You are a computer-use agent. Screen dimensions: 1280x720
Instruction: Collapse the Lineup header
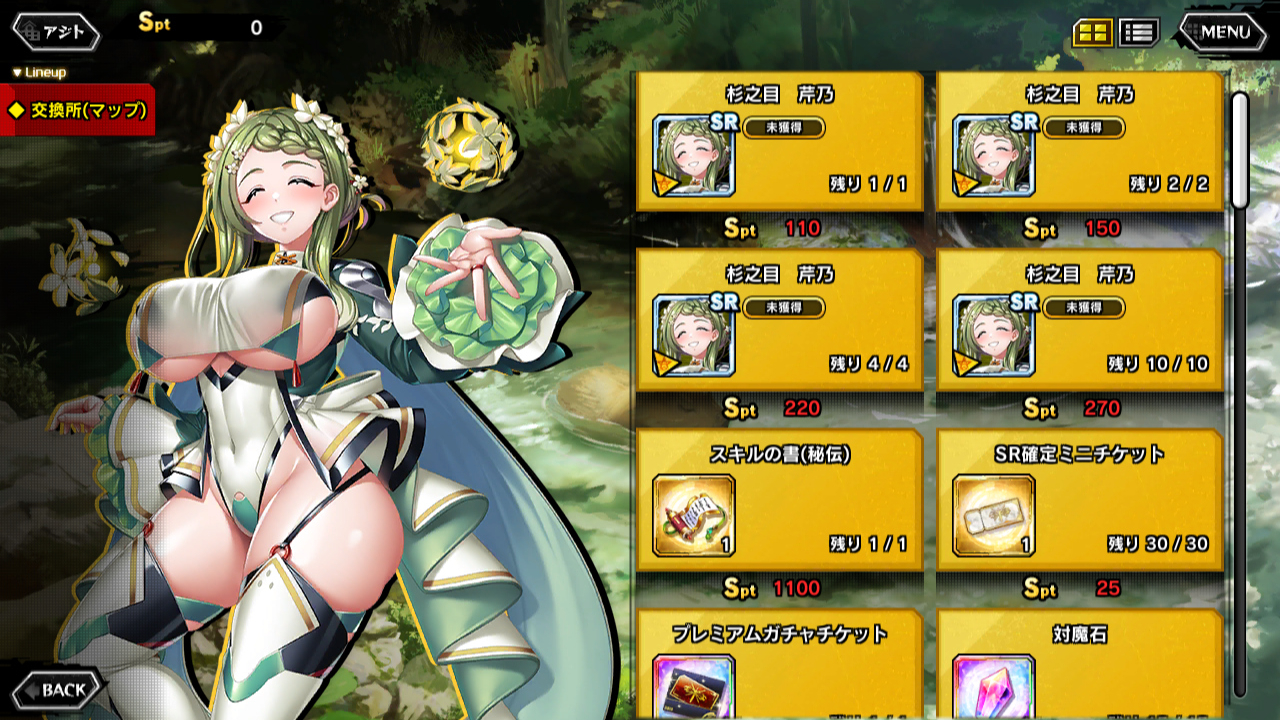tap(40, 73)
